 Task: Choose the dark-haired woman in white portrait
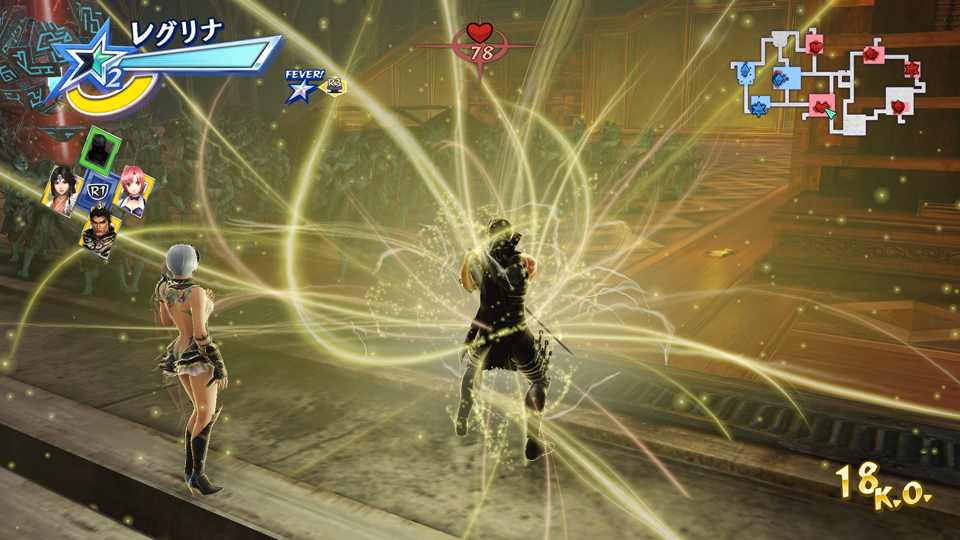coord(62,188)
